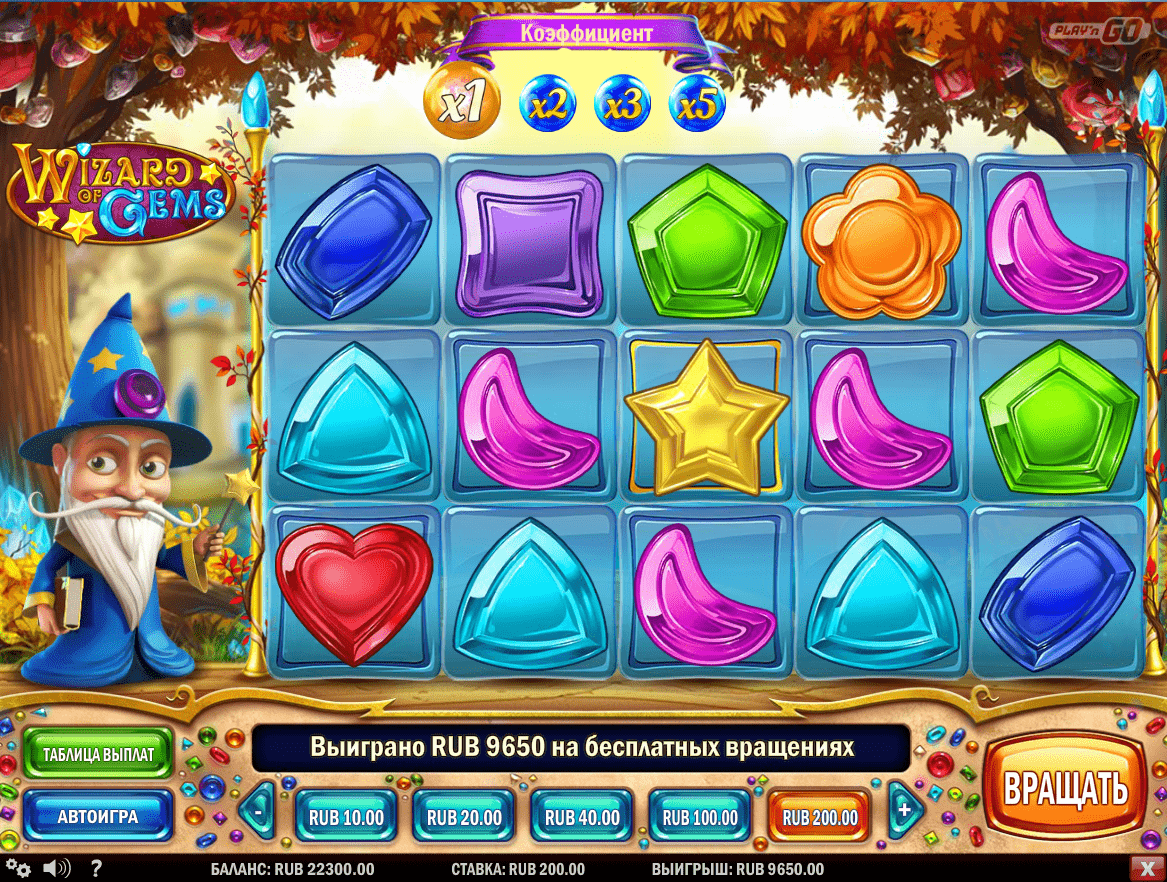Spin the reels with the ВРАЩАТЬ button

(1064, 787)
